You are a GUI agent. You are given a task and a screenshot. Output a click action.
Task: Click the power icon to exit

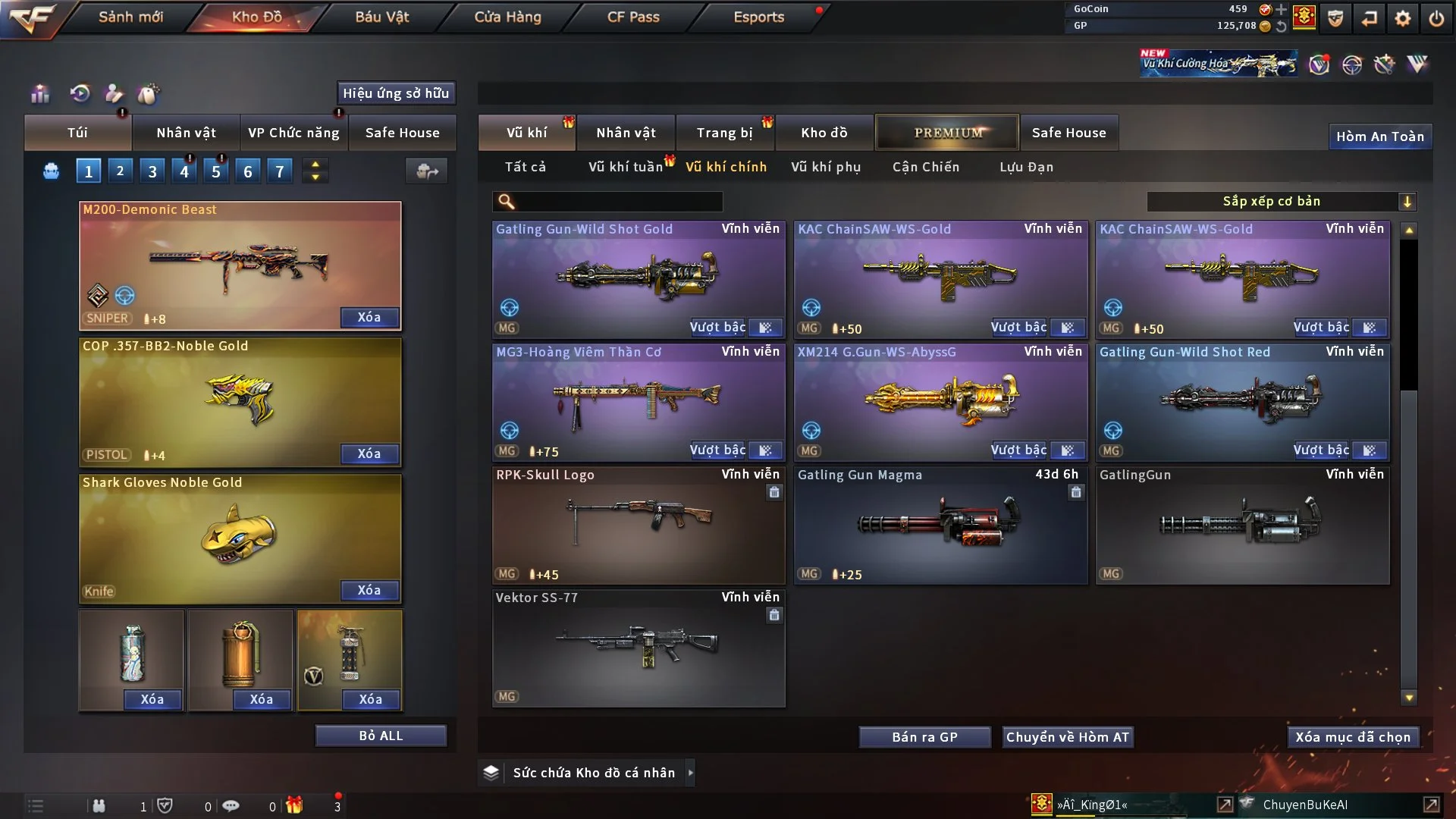tap(1436, 18)
